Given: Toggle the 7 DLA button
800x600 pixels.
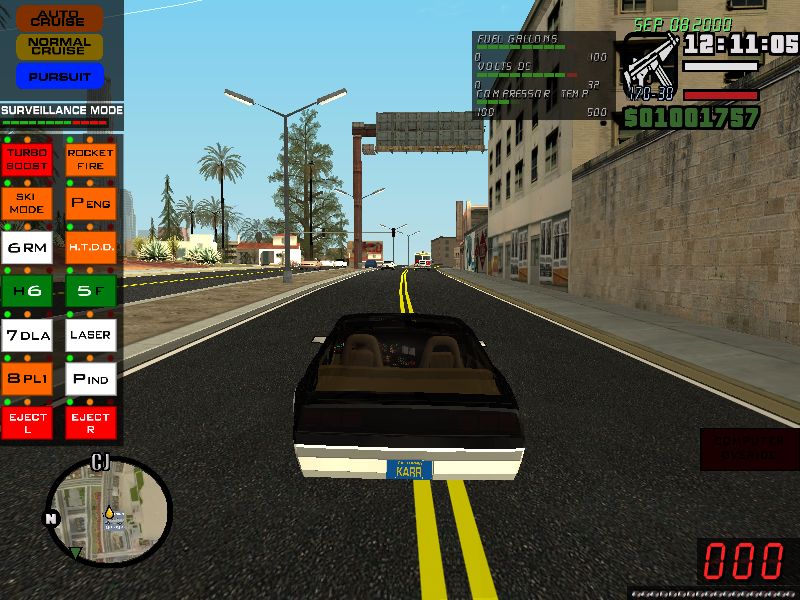Looking at the screenshot, I should coord(28,335).
